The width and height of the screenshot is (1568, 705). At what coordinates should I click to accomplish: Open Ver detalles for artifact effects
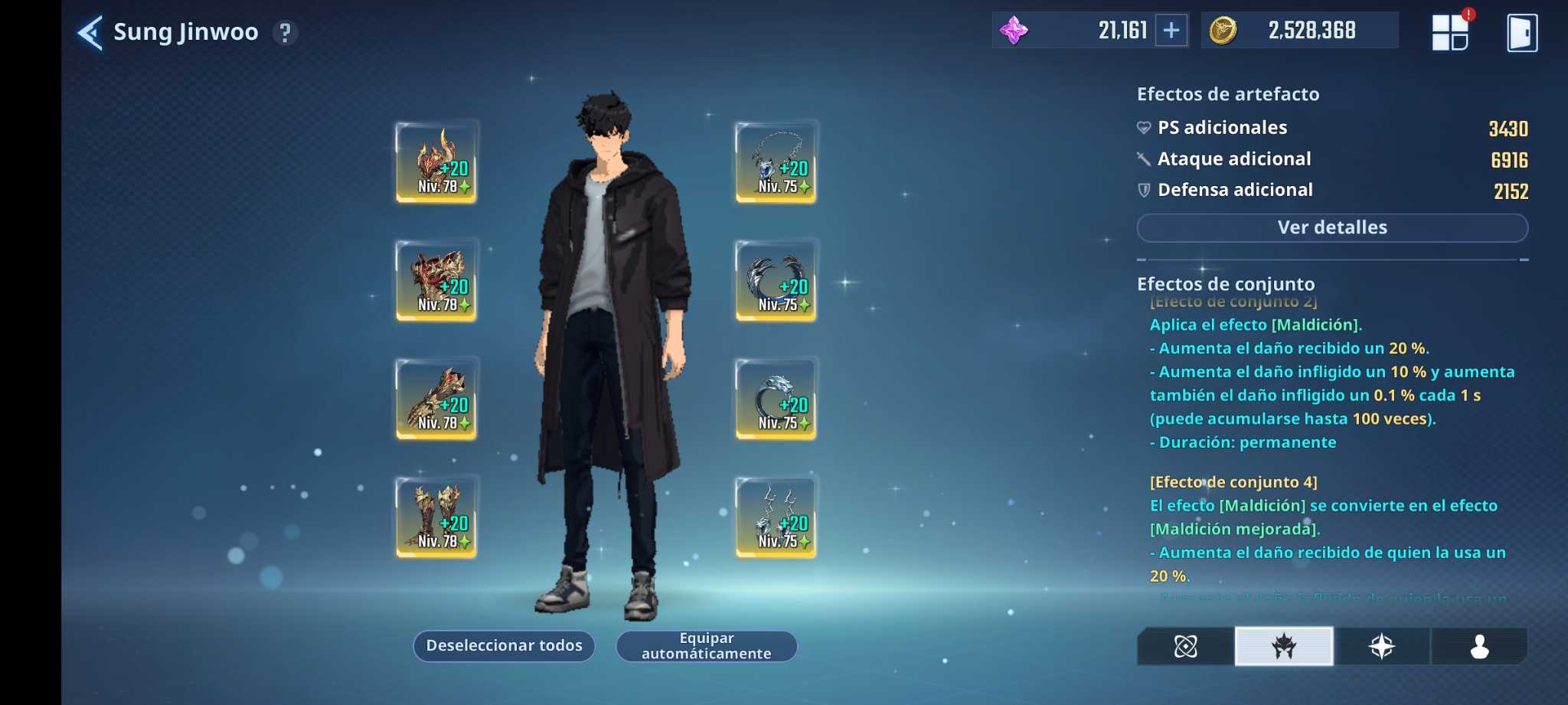click(x=1332, y=228)
